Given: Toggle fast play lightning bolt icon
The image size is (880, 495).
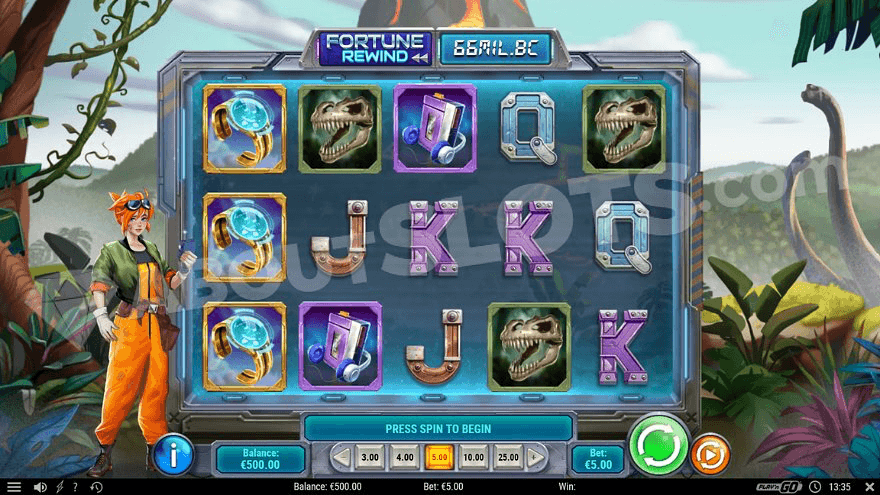Looking at the screenshot, I should 58,487.
